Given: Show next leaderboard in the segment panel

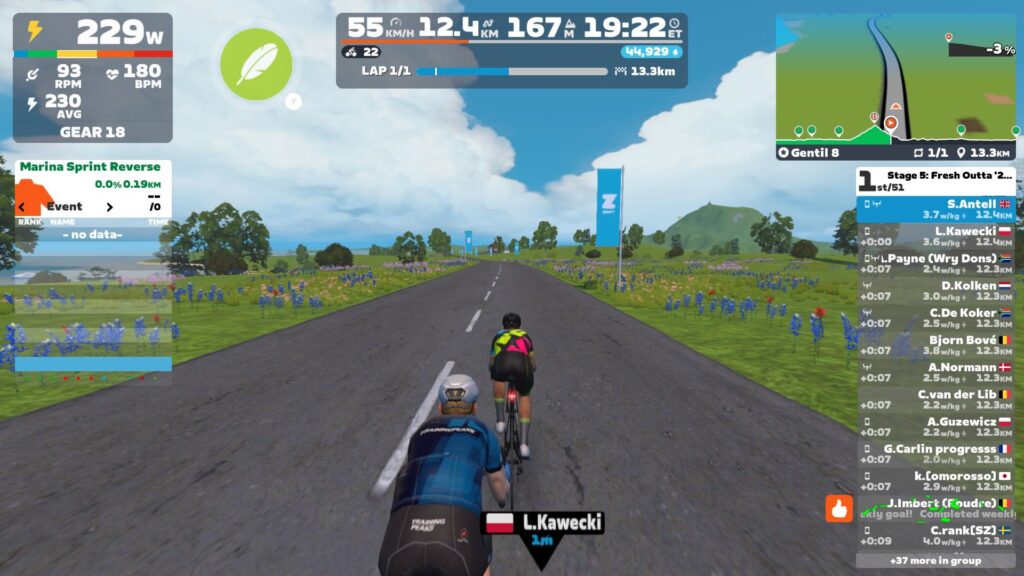Looking at the screenshot, I should click(x=110, y=207).
